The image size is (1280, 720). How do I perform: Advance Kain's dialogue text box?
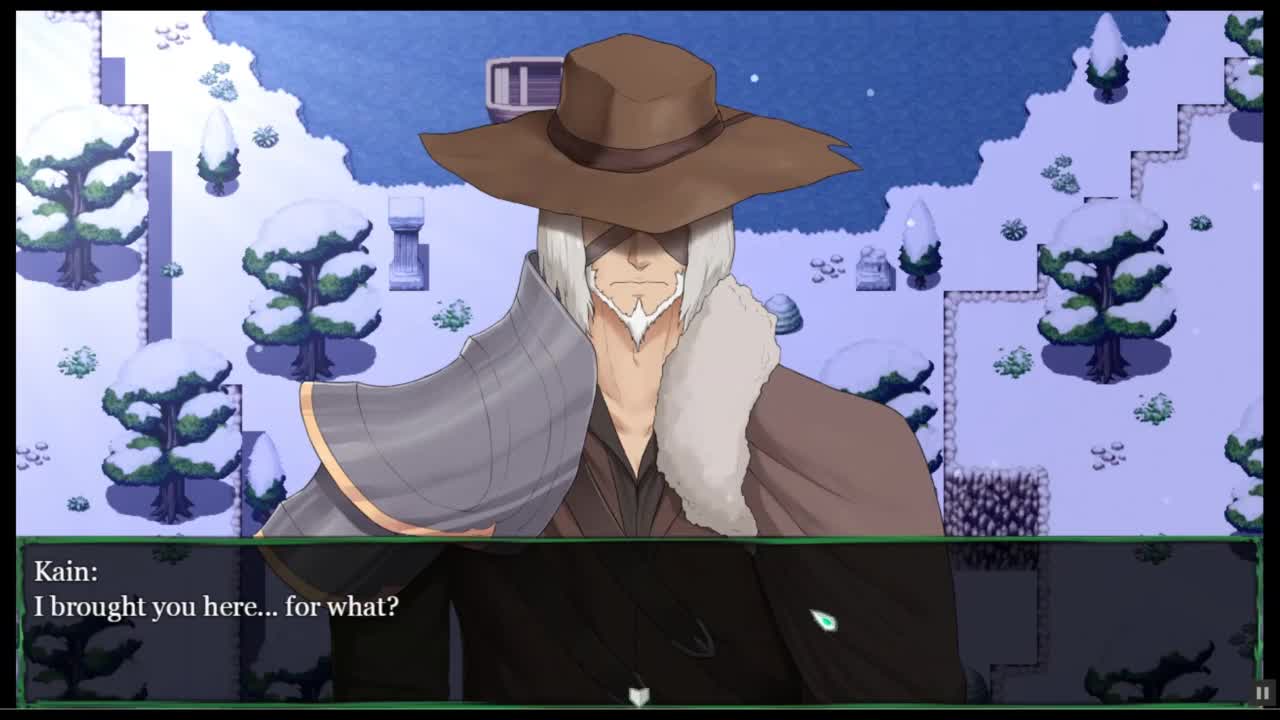[638, 620]
